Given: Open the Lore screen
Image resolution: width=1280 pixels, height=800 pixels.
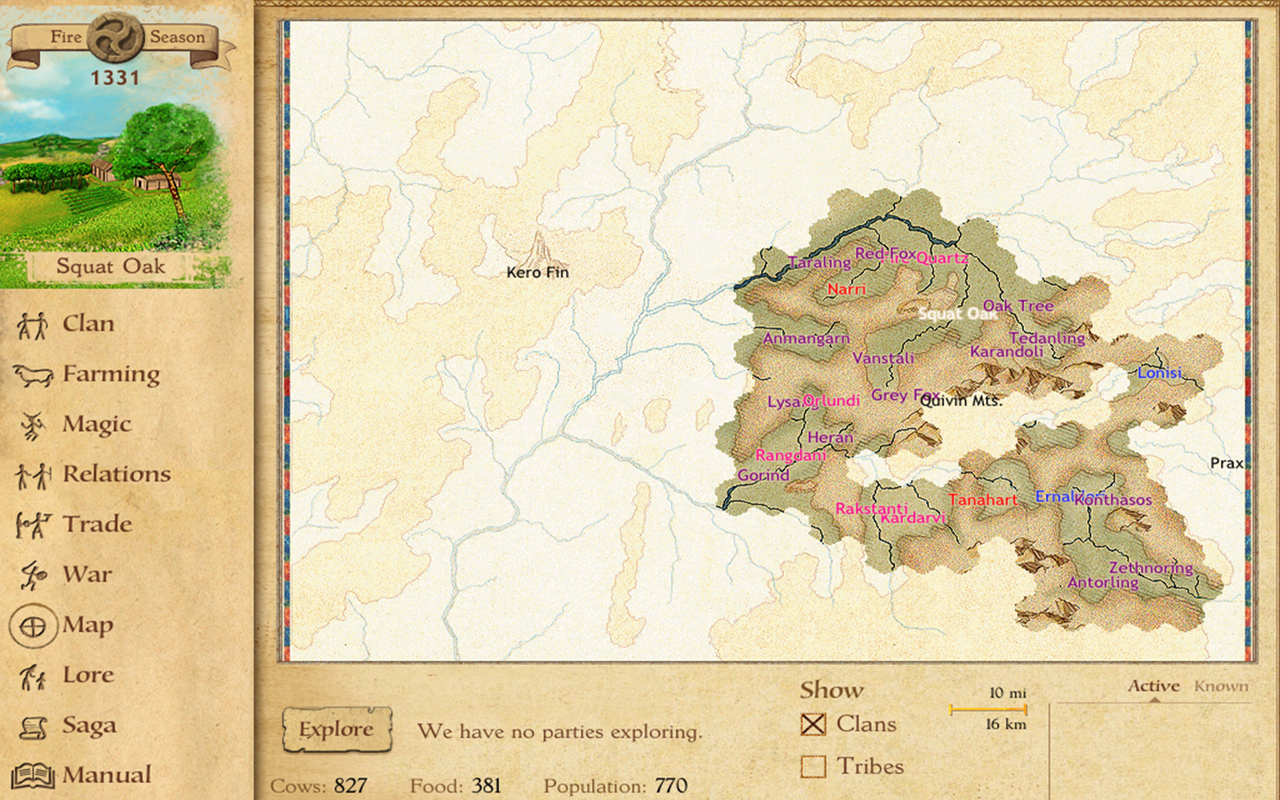Looking at the screenshot, I should (88, 674).
